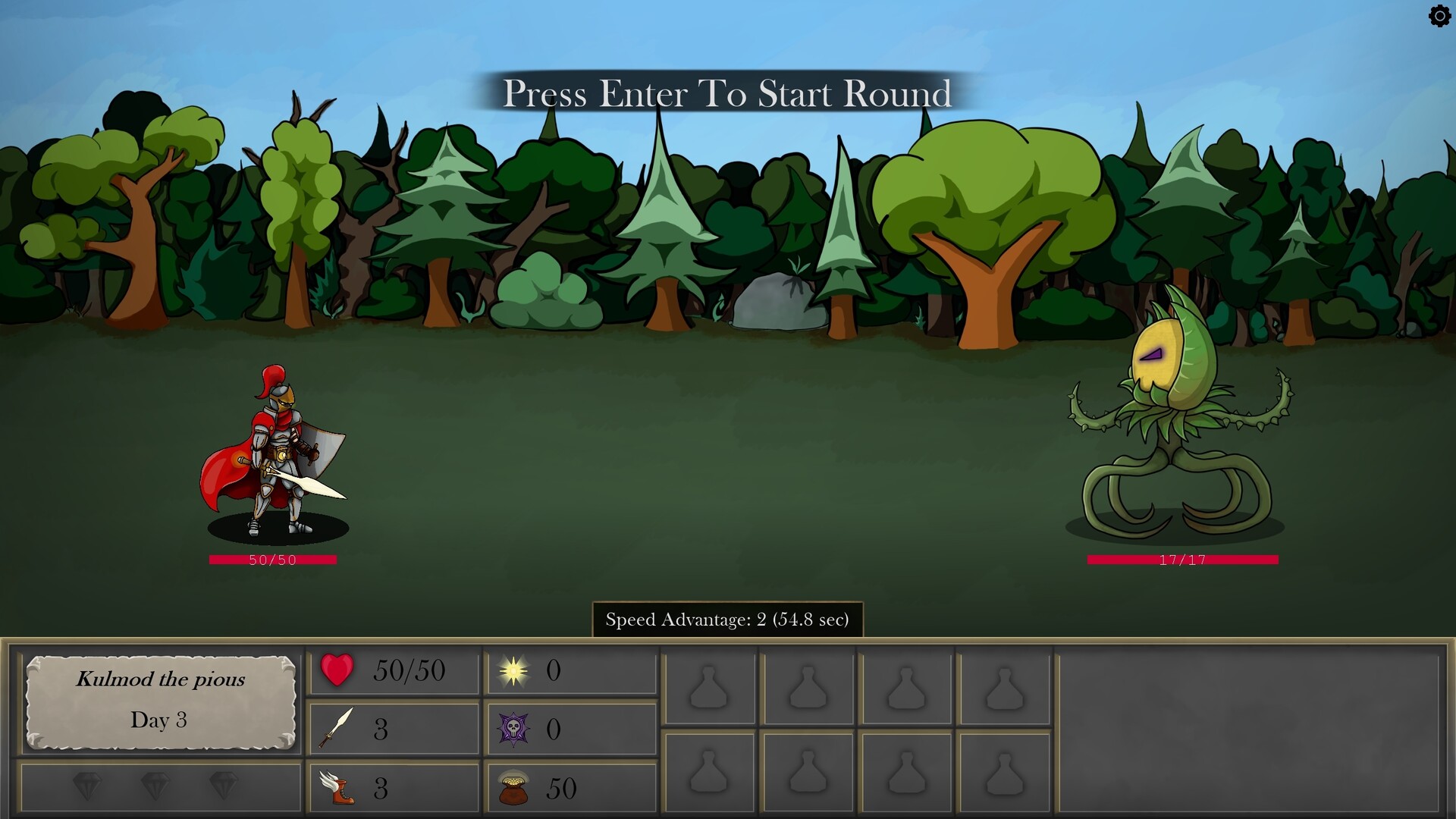Click the knight's 50/50 health bar
Image resolution: width=1456 pixels, height=819 pixels.
271,560
